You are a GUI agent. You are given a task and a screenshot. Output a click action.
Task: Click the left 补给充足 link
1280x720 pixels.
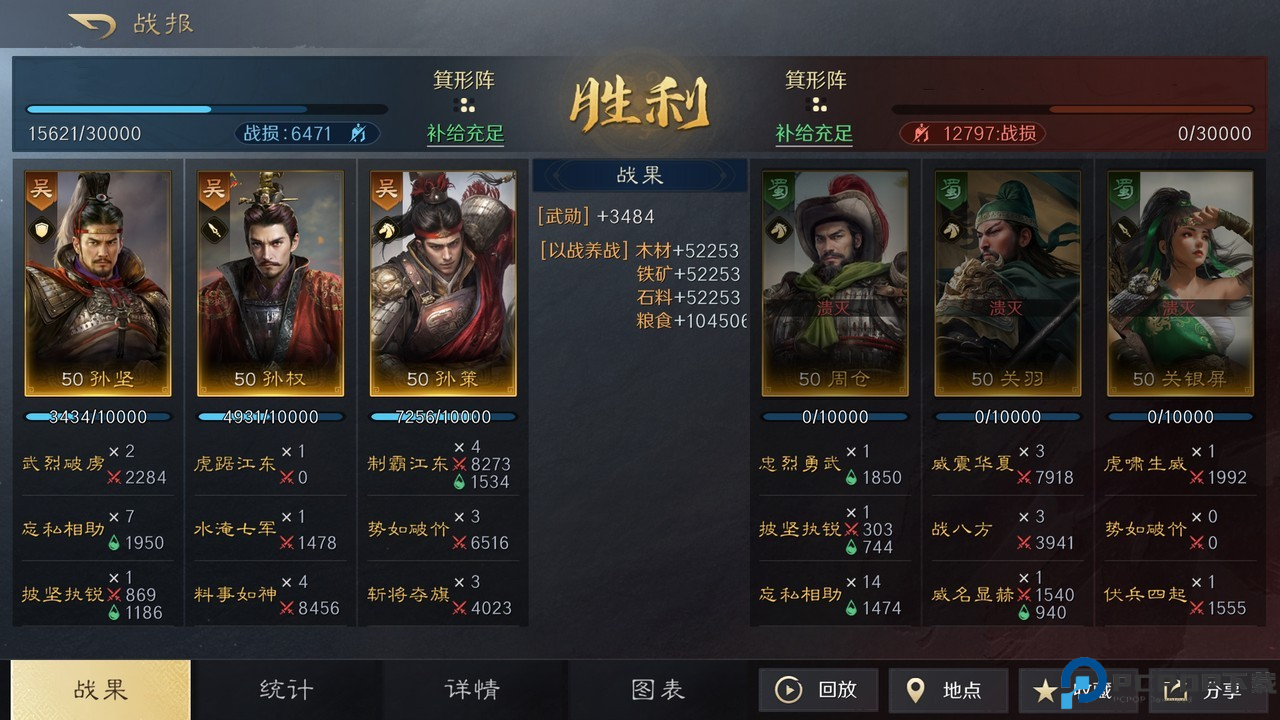tap(465, 133)
